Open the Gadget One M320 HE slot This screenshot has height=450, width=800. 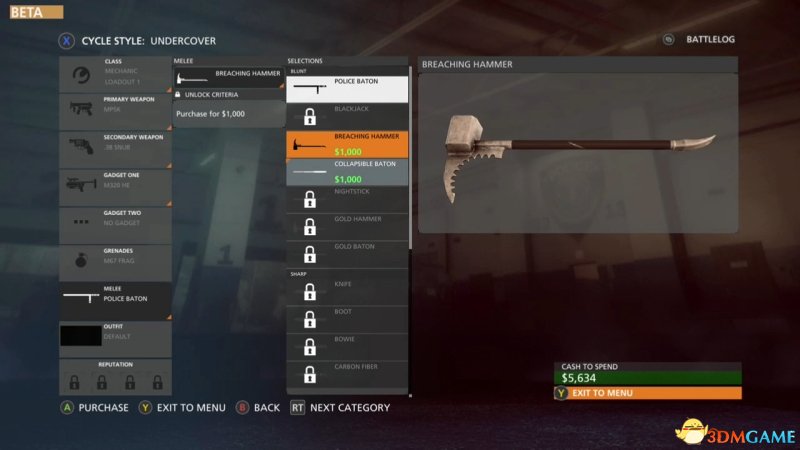(x=115, y=187)
